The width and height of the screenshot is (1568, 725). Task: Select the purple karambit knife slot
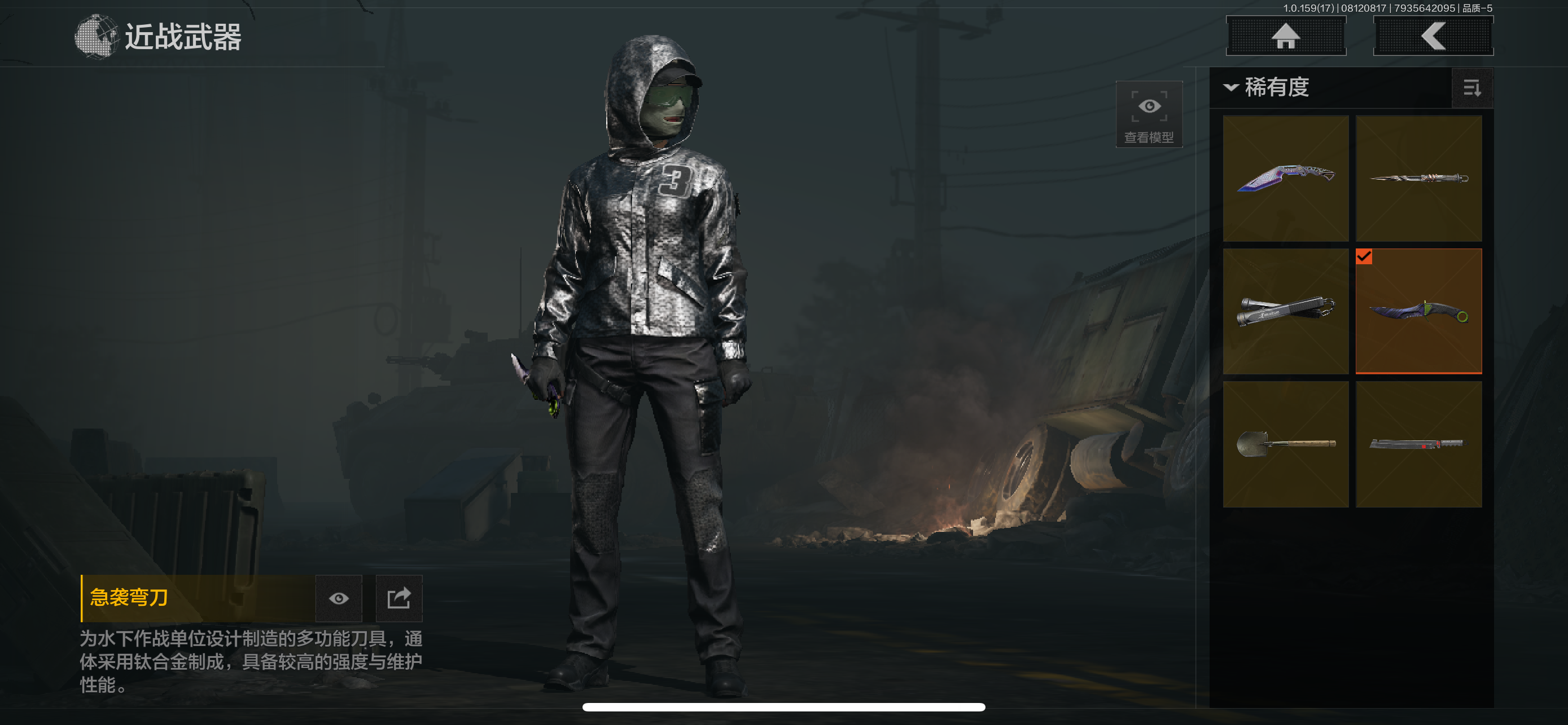(x=1285, y=178)
